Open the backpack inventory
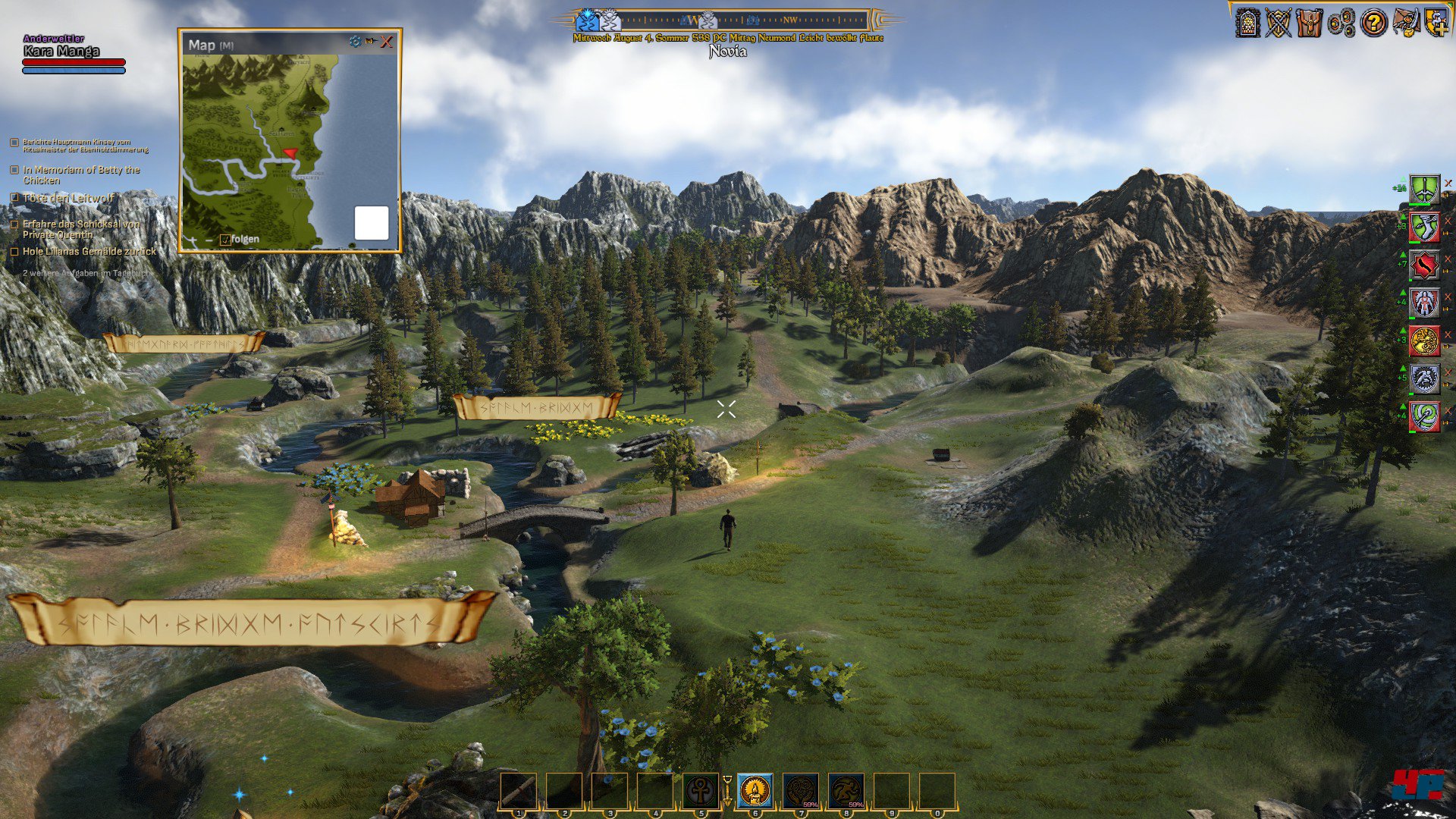Viewport: 1456px width, 819px height. click(1309, 23)
